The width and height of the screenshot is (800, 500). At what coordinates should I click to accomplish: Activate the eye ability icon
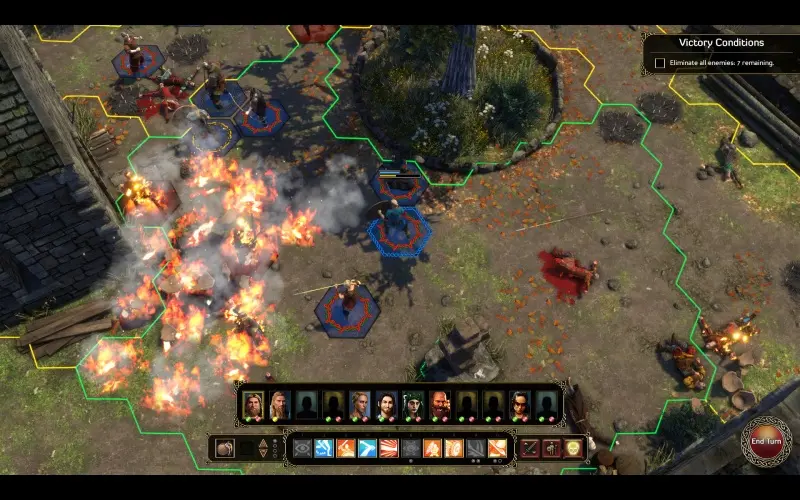click(x=302, y=448)
